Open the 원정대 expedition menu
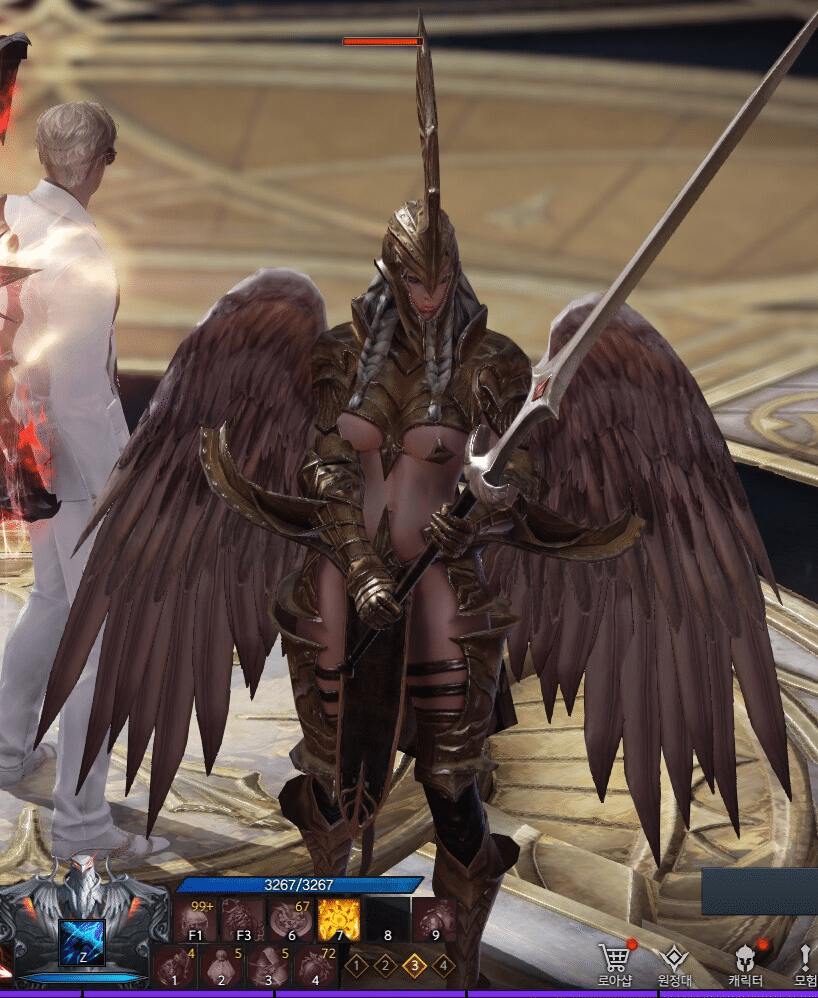The height and width of the screenshot is (998, 818). (675, 960)
